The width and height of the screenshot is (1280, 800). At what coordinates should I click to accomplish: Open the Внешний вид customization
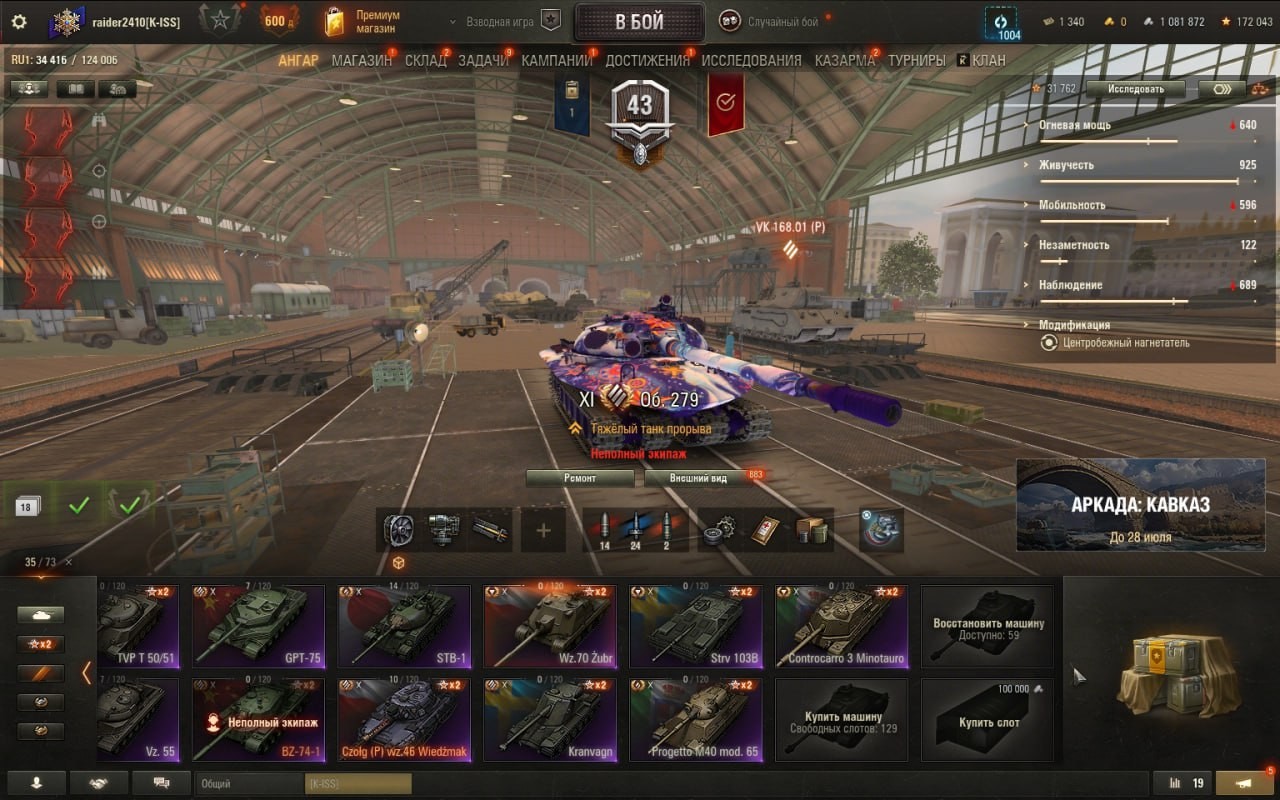(x=699, y=478)
